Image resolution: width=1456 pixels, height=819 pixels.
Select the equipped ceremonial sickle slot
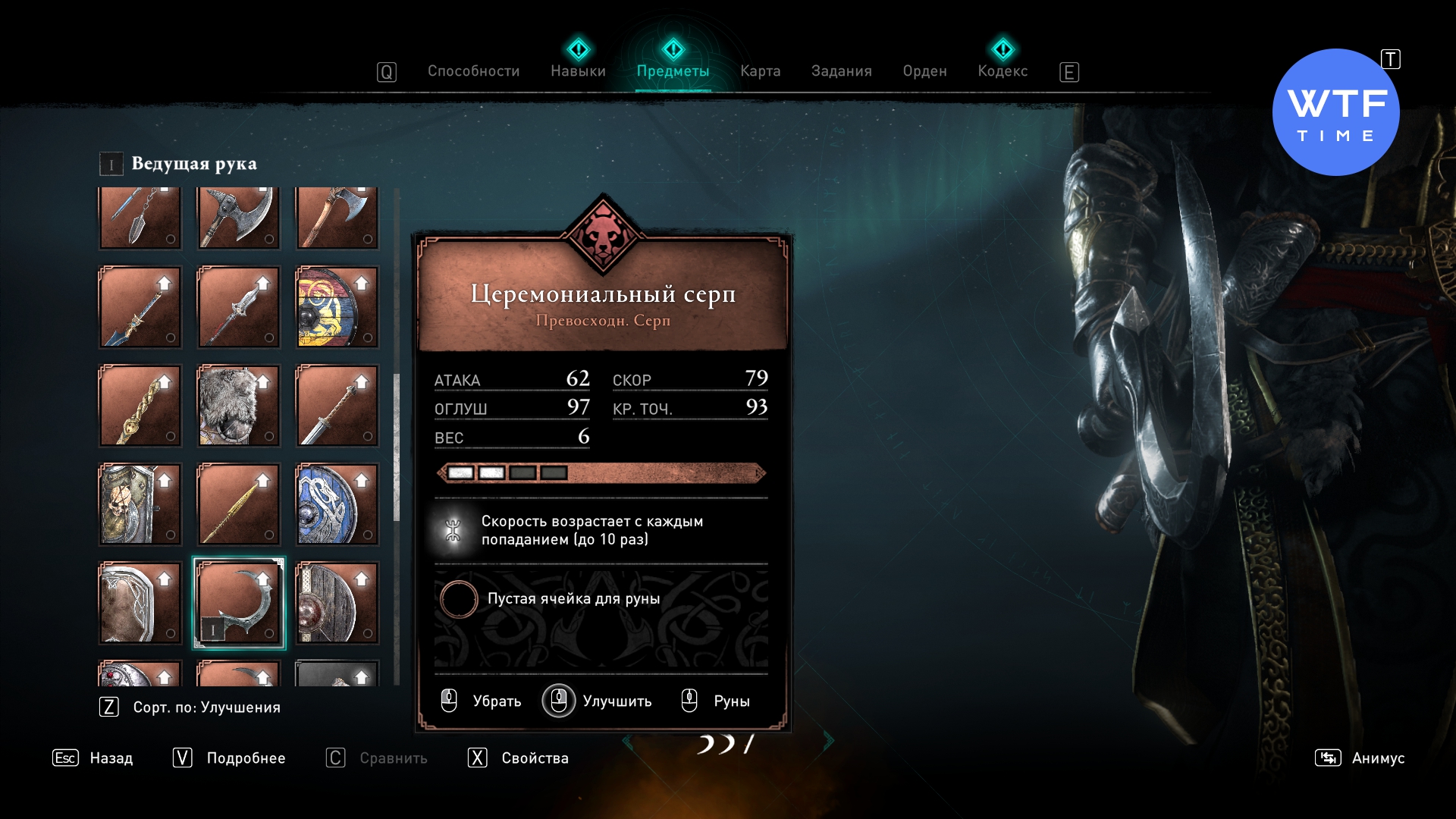239,604
